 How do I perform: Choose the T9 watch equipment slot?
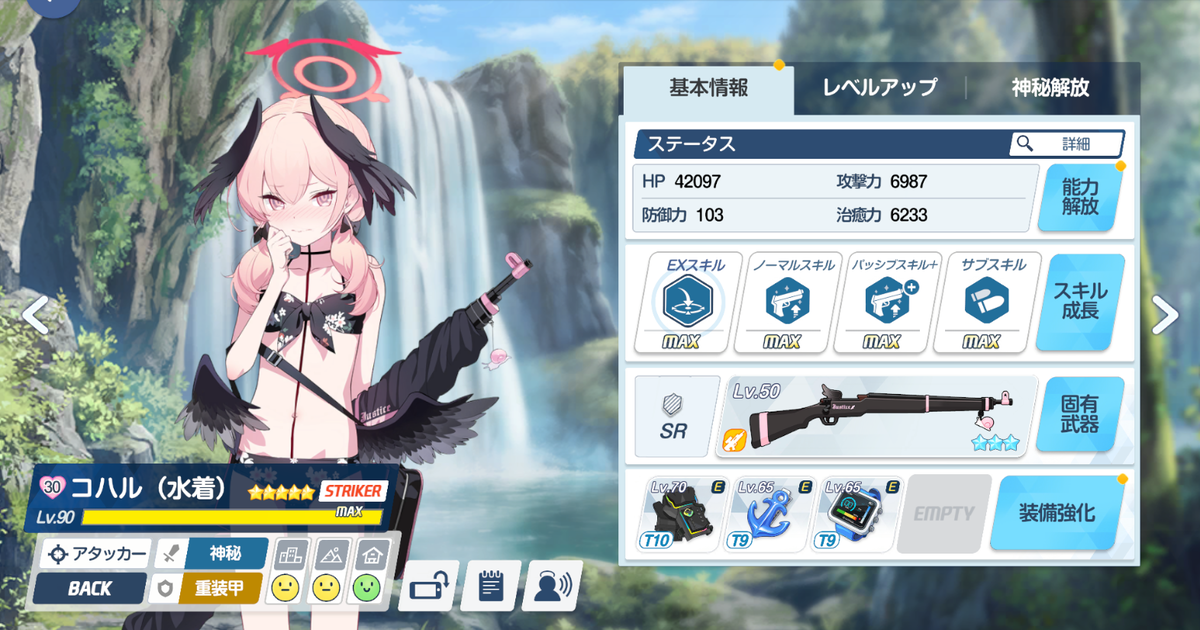pos(852,514)
